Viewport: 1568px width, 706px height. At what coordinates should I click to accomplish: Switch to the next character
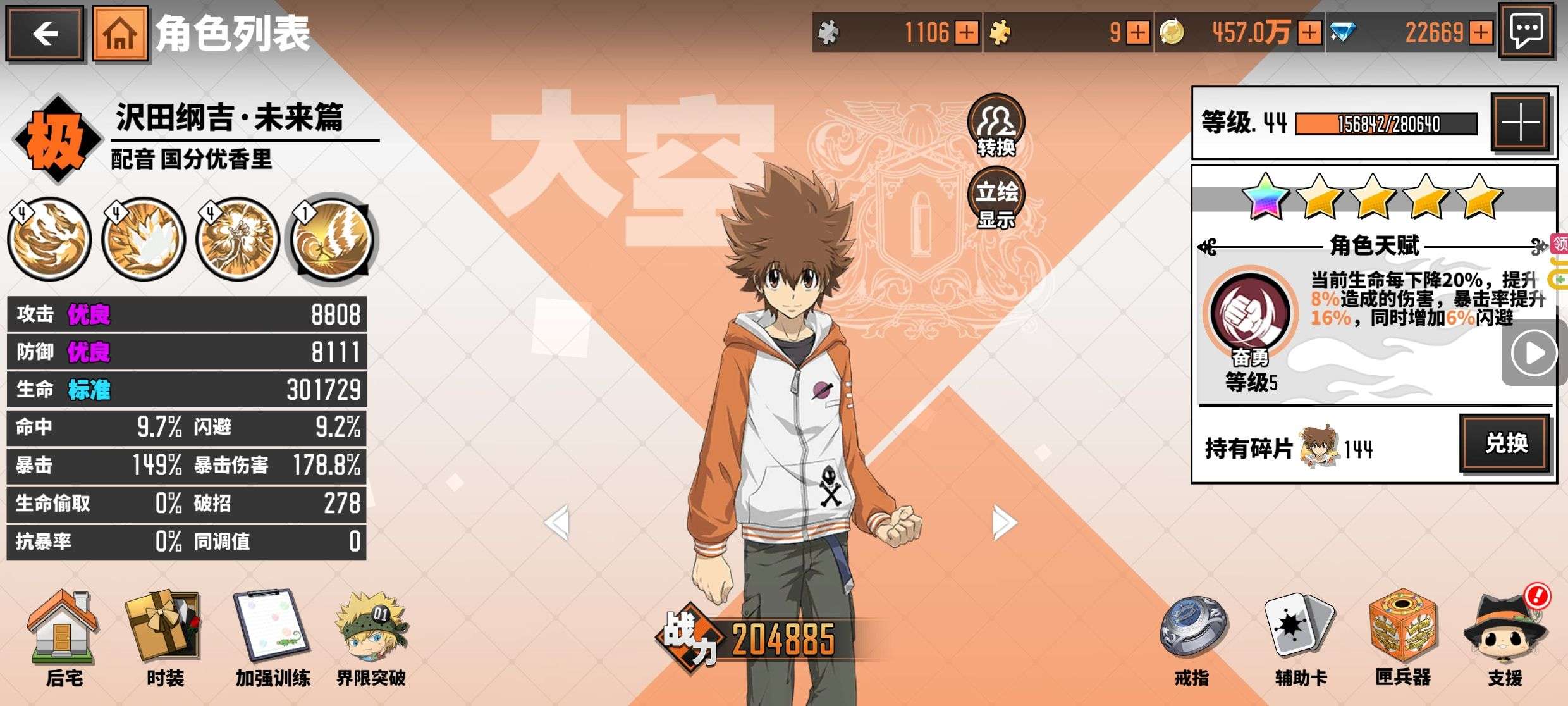pos(1004,523)
